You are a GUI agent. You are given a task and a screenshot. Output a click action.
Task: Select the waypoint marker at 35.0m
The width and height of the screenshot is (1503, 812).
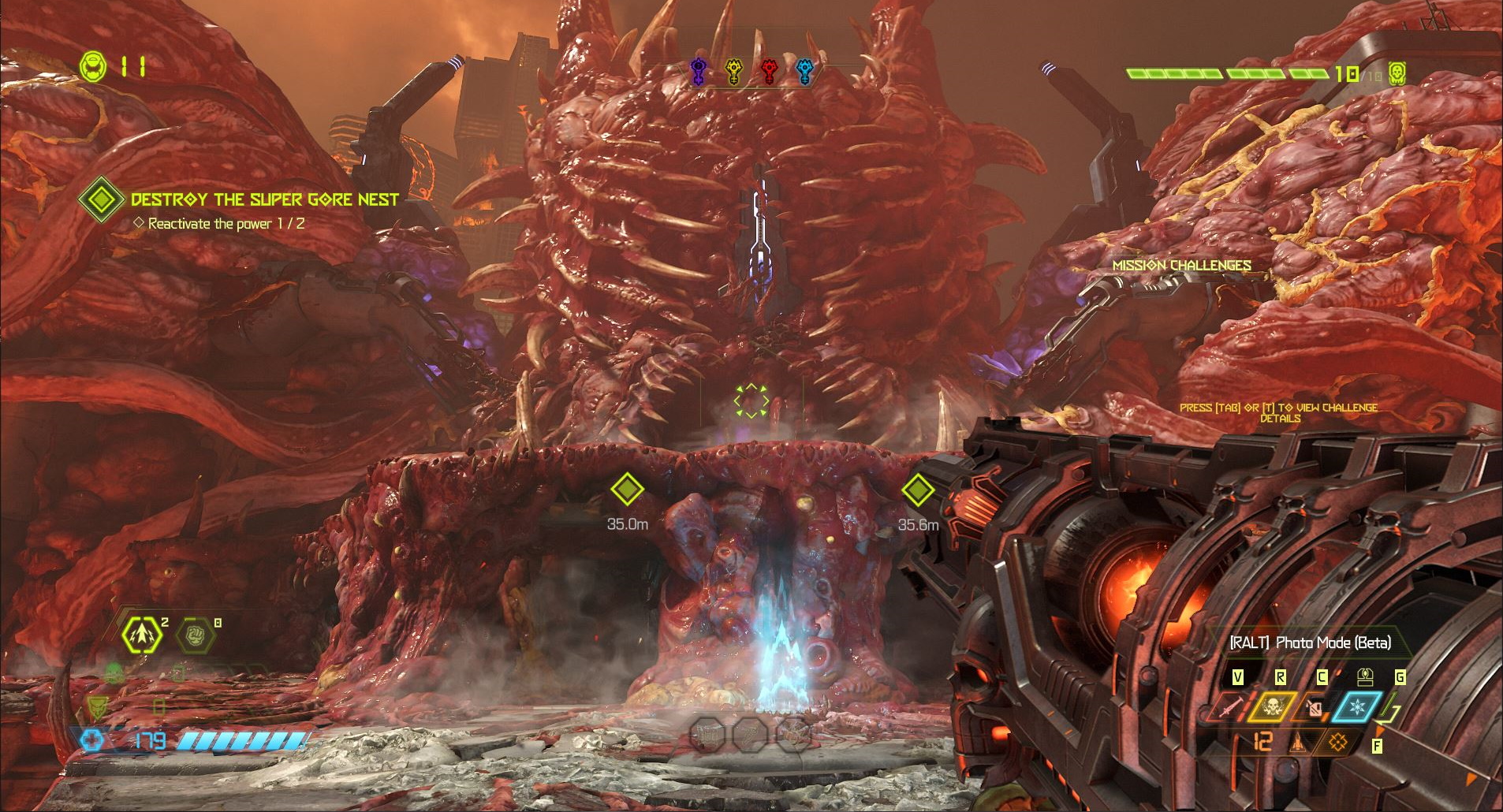pyautogui.click(x=627, y=490)
